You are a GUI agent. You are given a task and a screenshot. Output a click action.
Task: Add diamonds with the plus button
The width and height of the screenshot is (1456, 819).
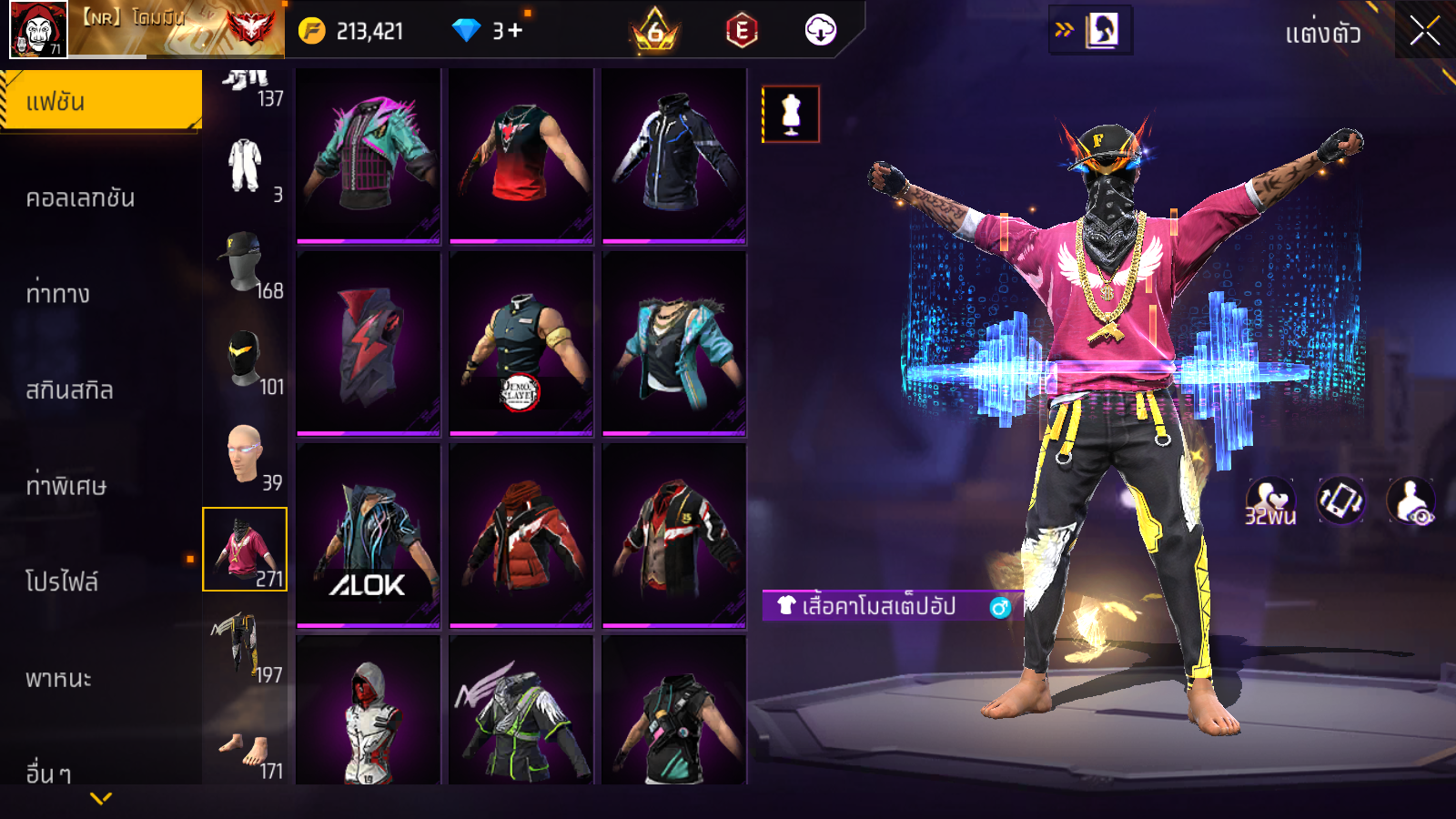(515, 31)
